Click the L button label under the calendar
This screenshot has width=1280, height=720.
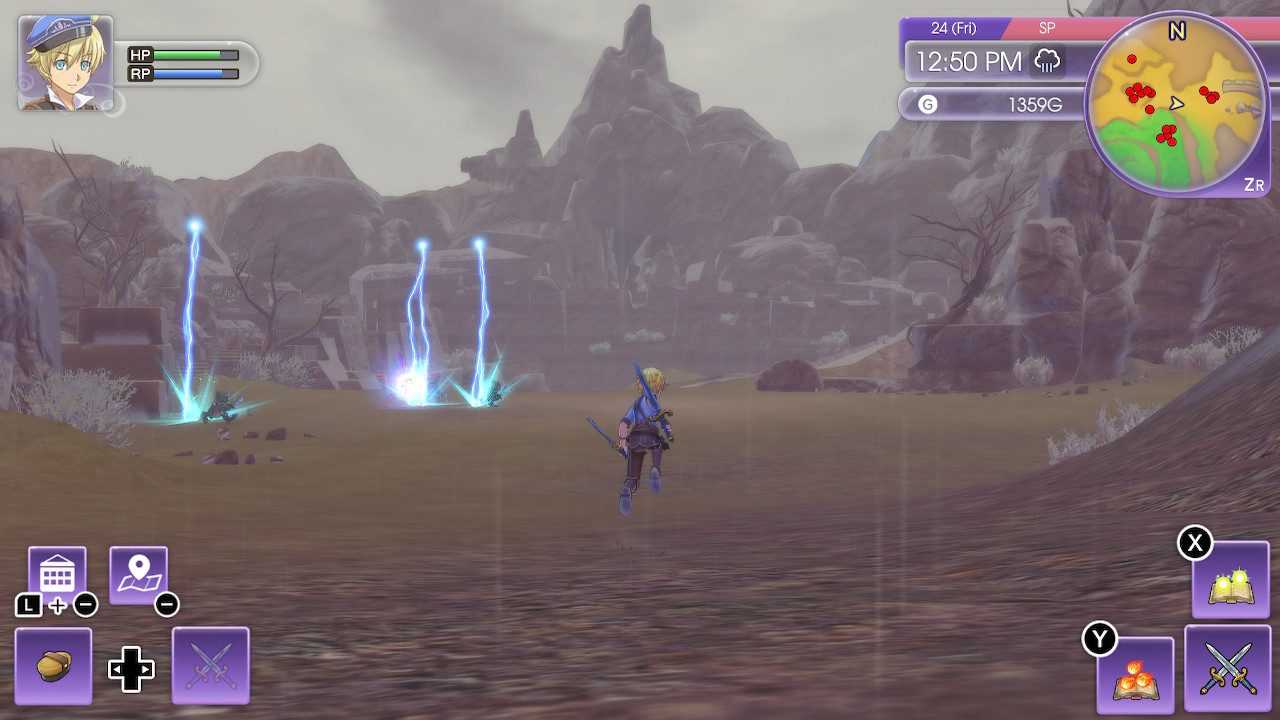tap(33, 603)
